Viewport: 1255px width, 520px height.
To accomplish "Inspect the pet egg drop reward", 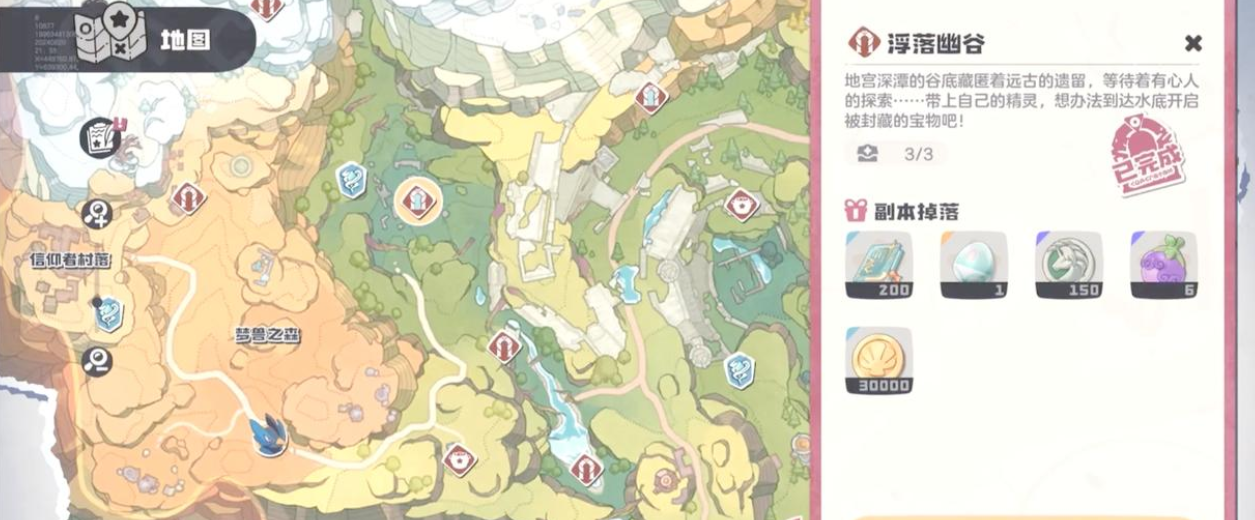I will pos(973,265).
